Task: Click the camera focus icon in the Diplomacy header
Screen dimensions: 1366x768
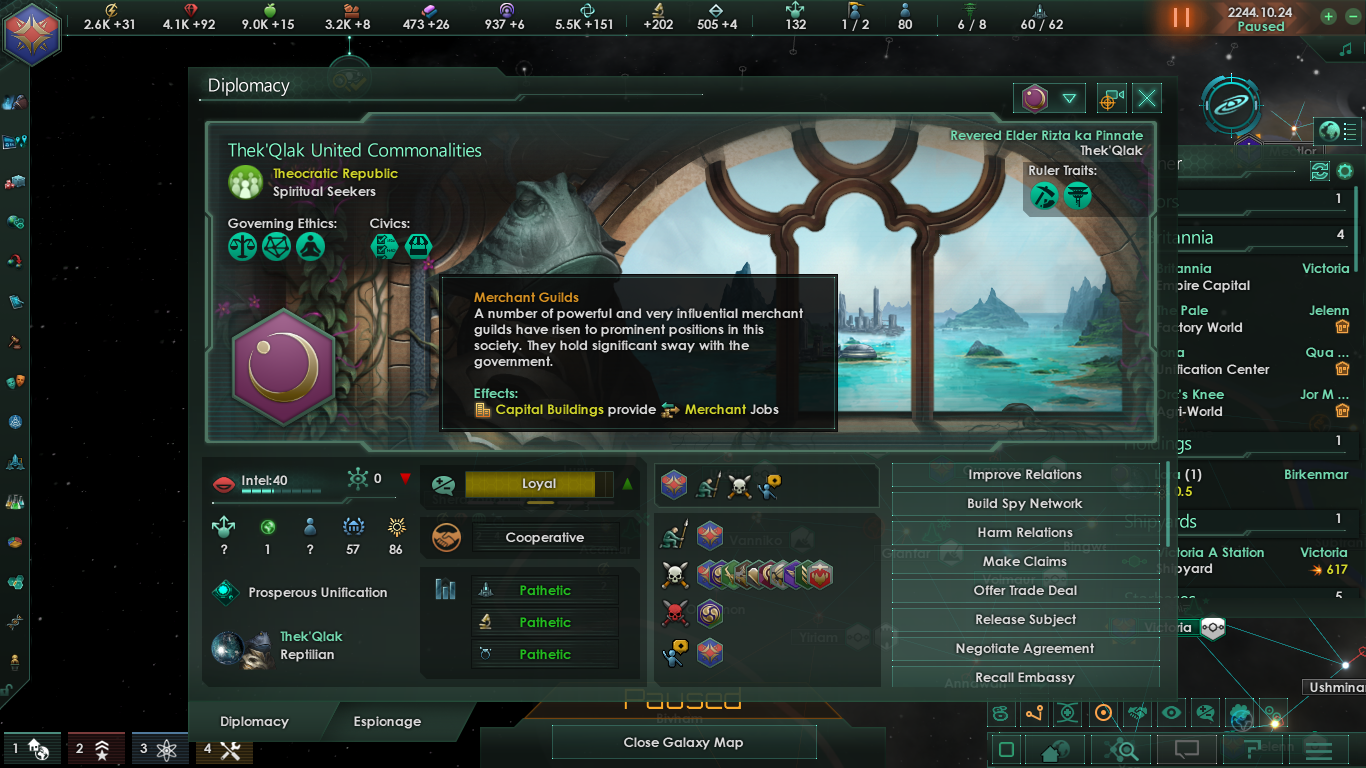Action: tap(1112, 98)
